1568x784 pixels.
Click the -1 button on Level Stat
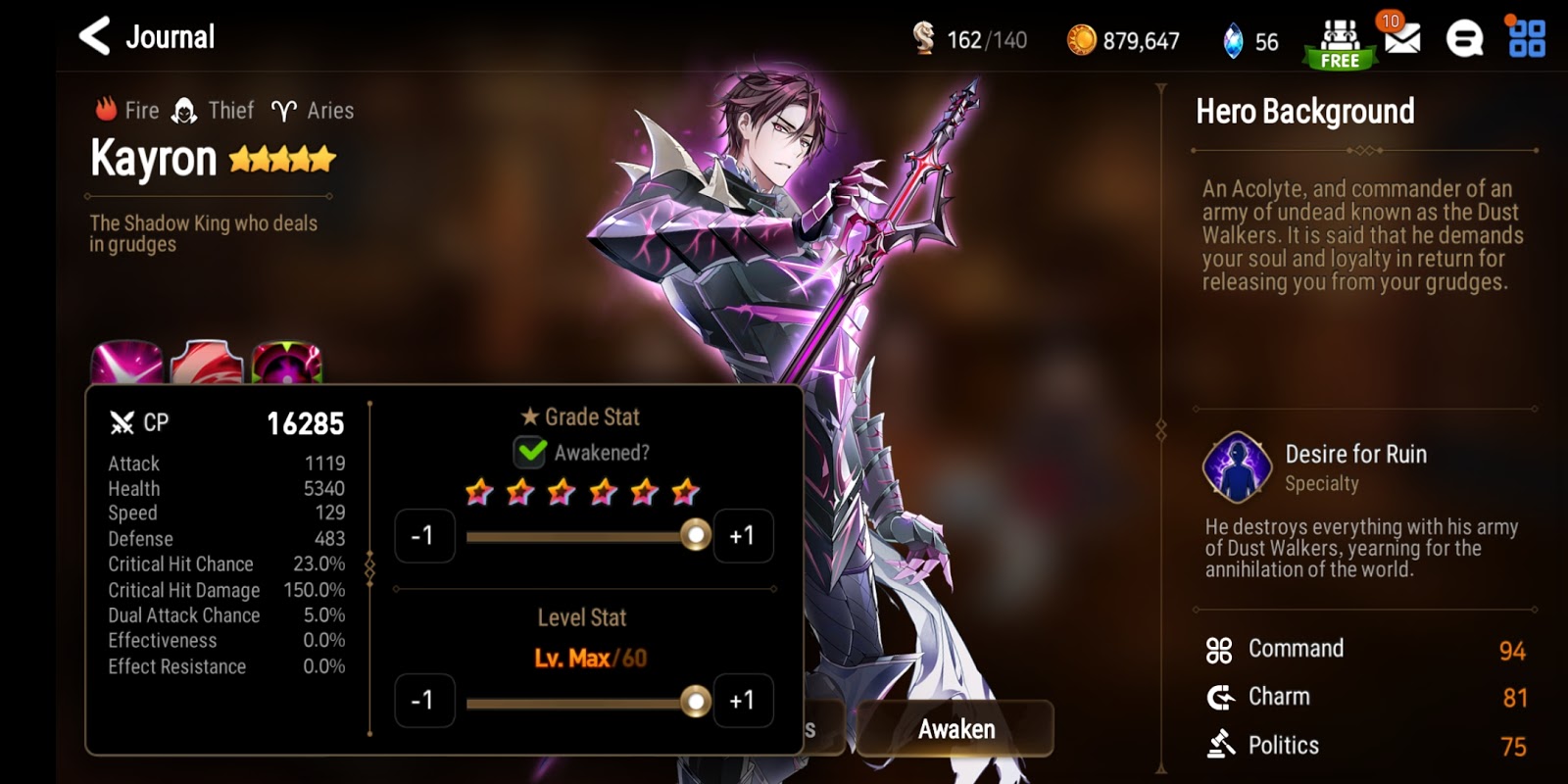pos(424,701)
